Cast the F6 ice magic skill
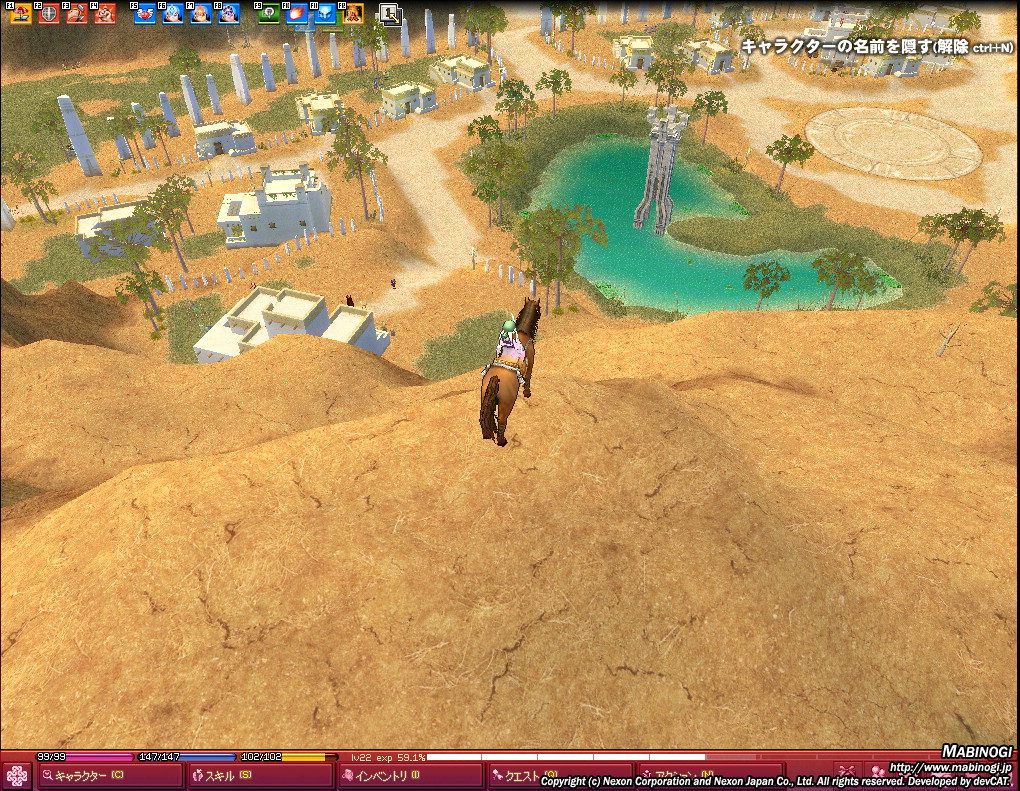 coord(173,13)
